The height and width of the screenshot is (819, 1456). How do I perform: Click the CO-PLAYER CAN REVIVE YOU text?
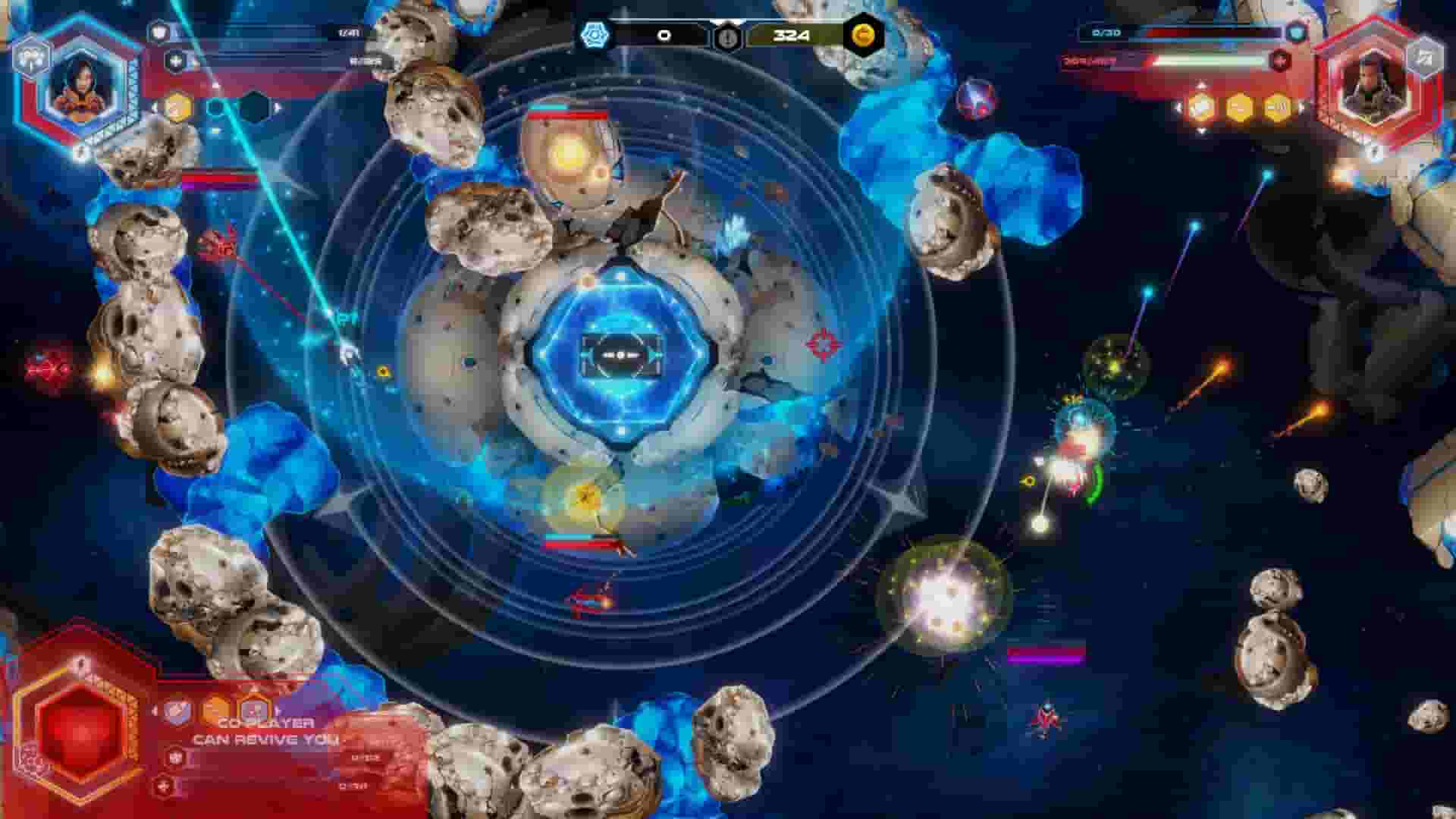[265, 730]
